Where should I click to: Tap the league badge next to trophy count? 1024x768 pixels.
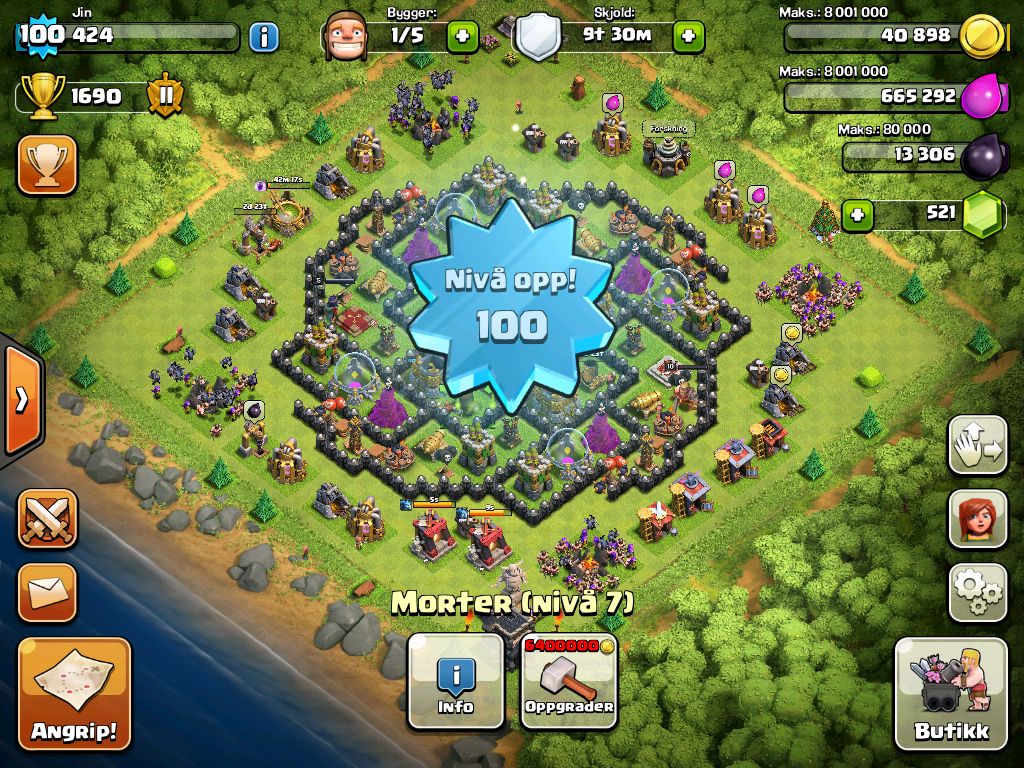click(165, 96)
